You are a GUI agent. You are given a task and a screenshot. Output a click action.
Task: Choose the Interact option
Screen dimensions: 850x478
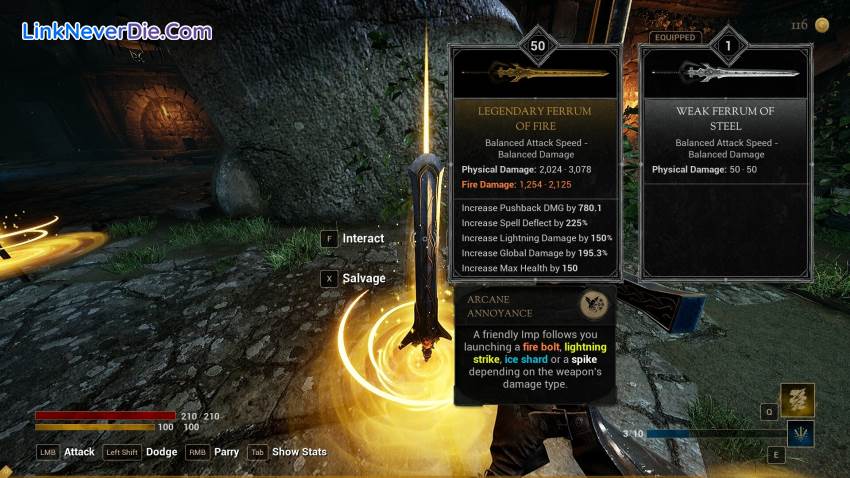(x=362, y=238)
